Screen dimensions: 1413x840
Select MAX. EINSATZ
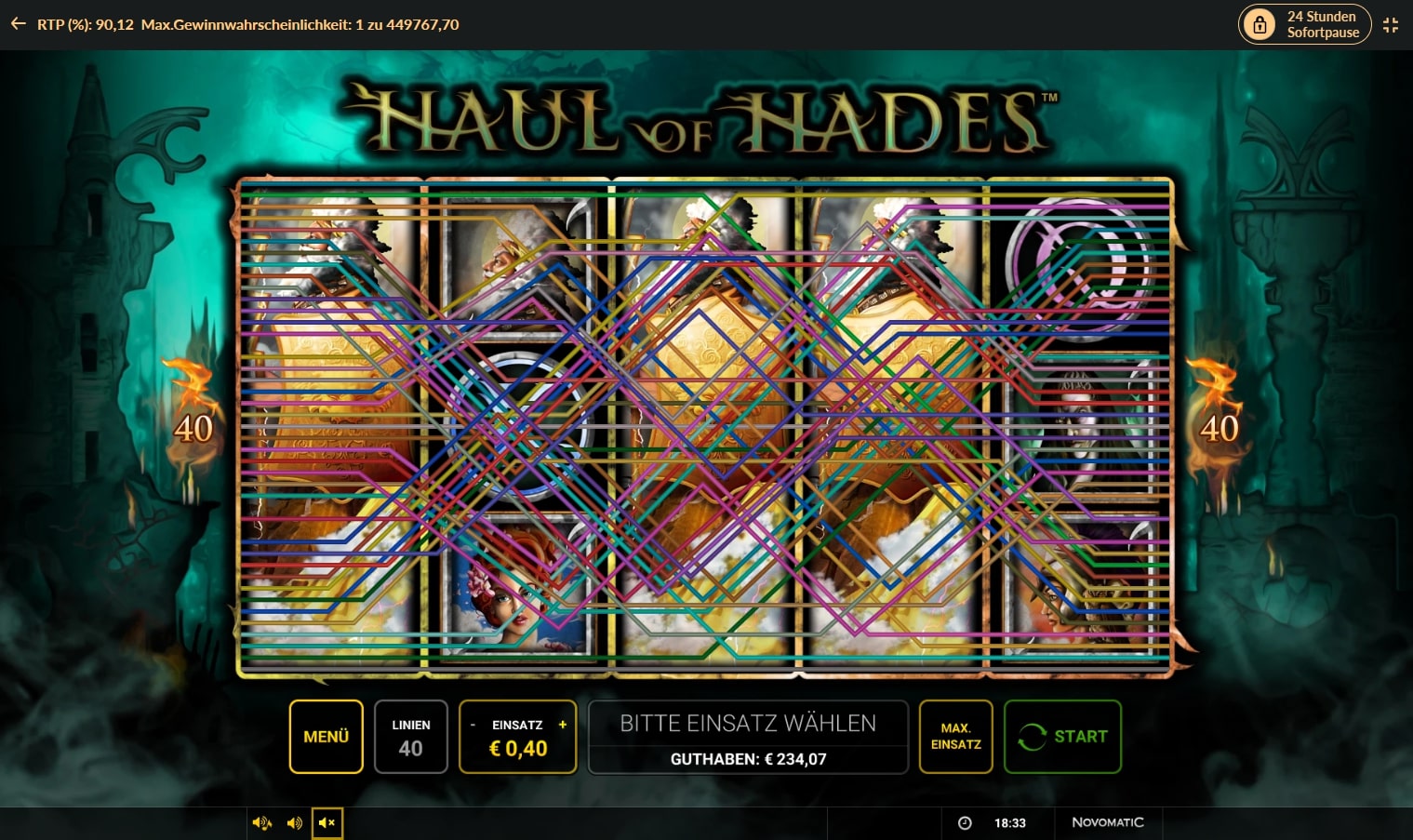[x=955, y=736]
